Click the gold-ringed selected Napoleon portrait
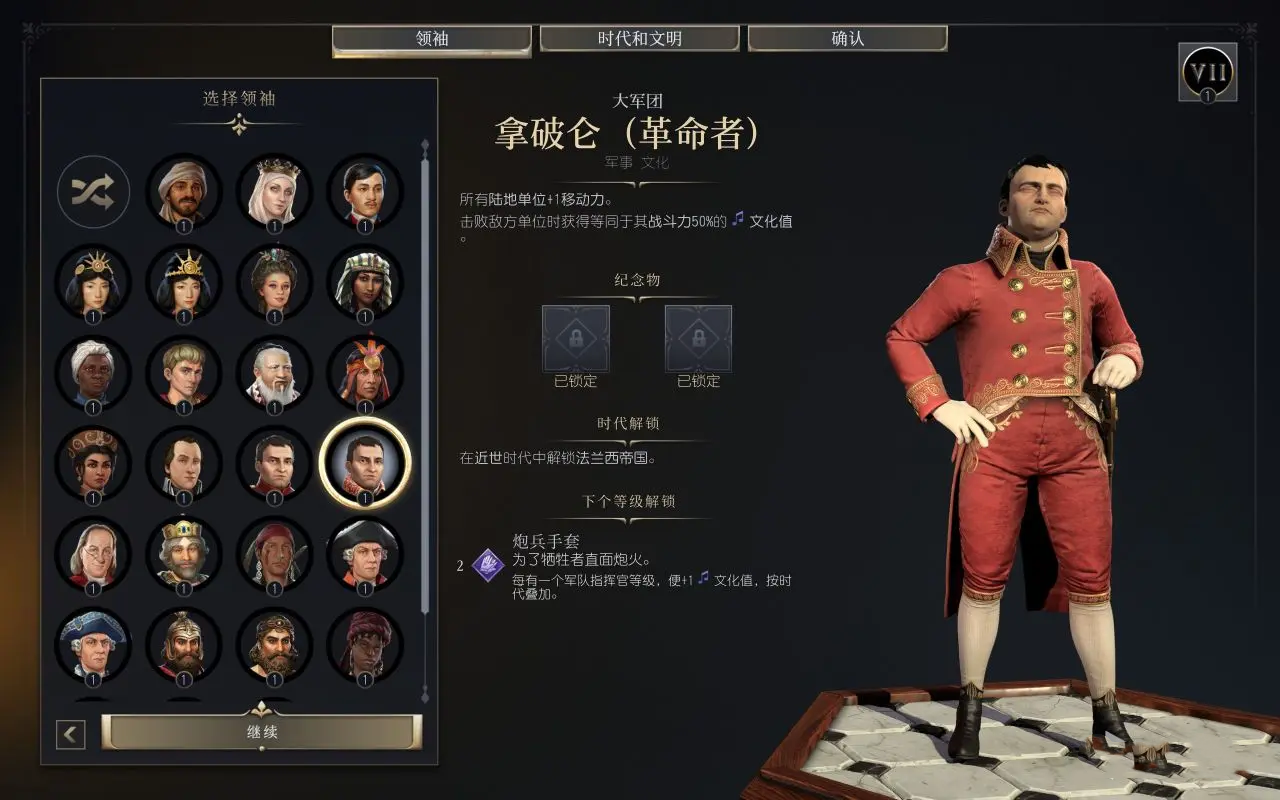Image resolution: width=1280 pixels, height=800 pixels. pos(364,463)
